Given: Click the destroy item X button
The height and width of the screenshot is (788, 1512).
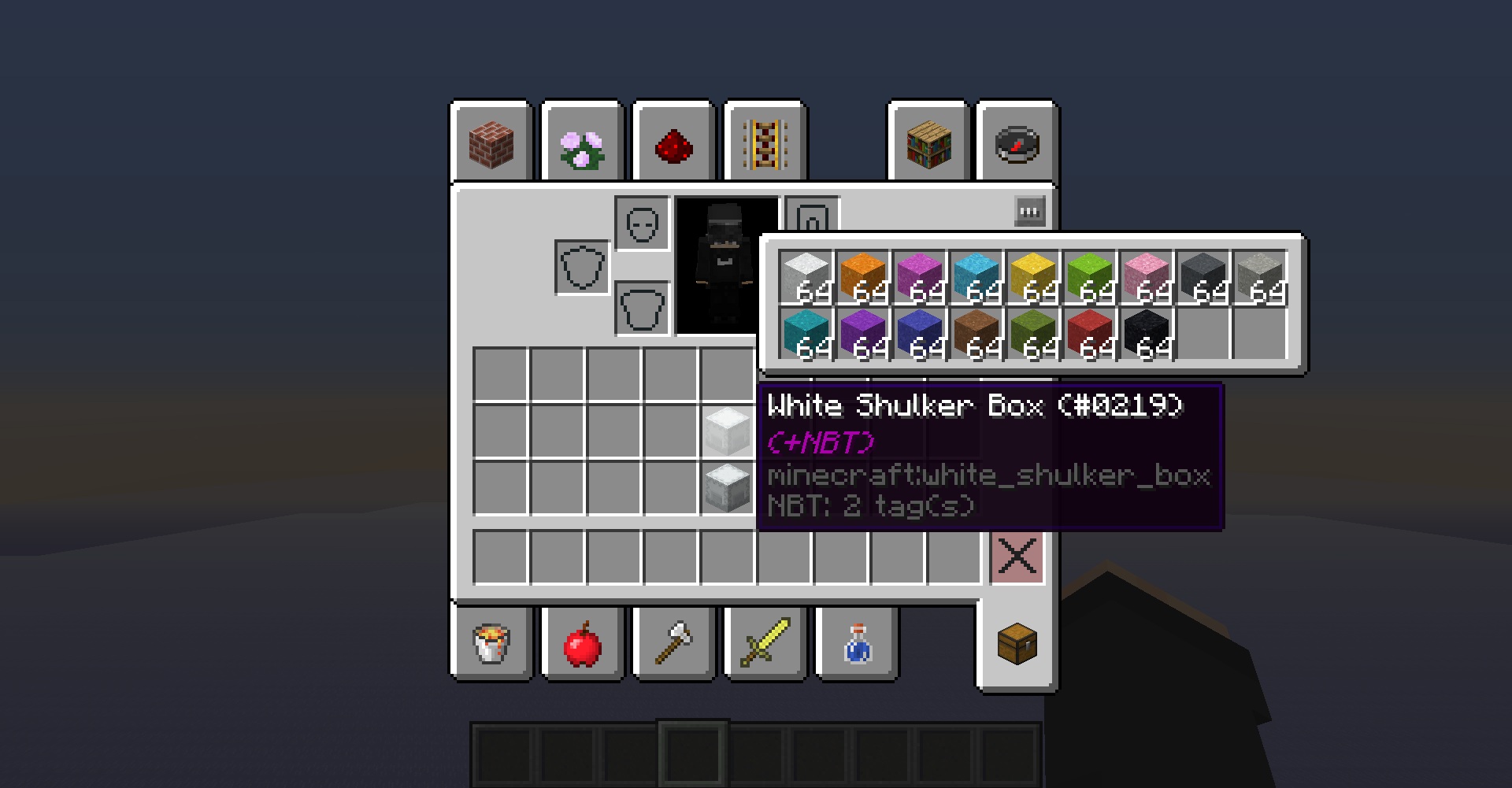Looking at the screenshot, I should (x=1017, y=556).
